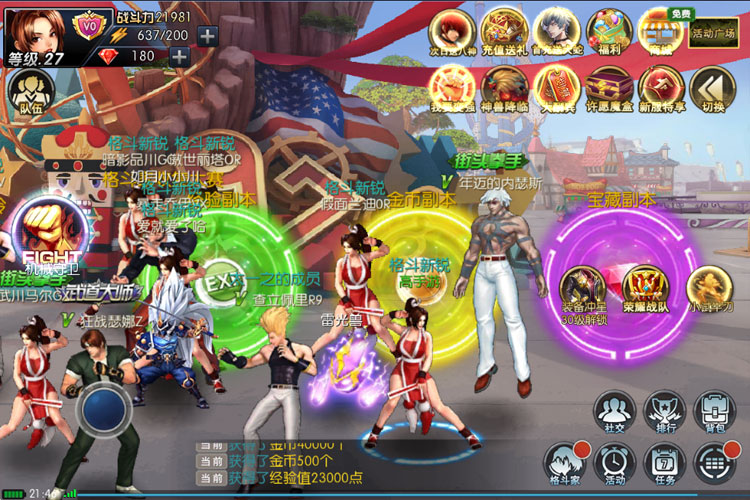Open the 新服特享 new server offer
This screenshot has height=500, width=750.
point(660,88)
